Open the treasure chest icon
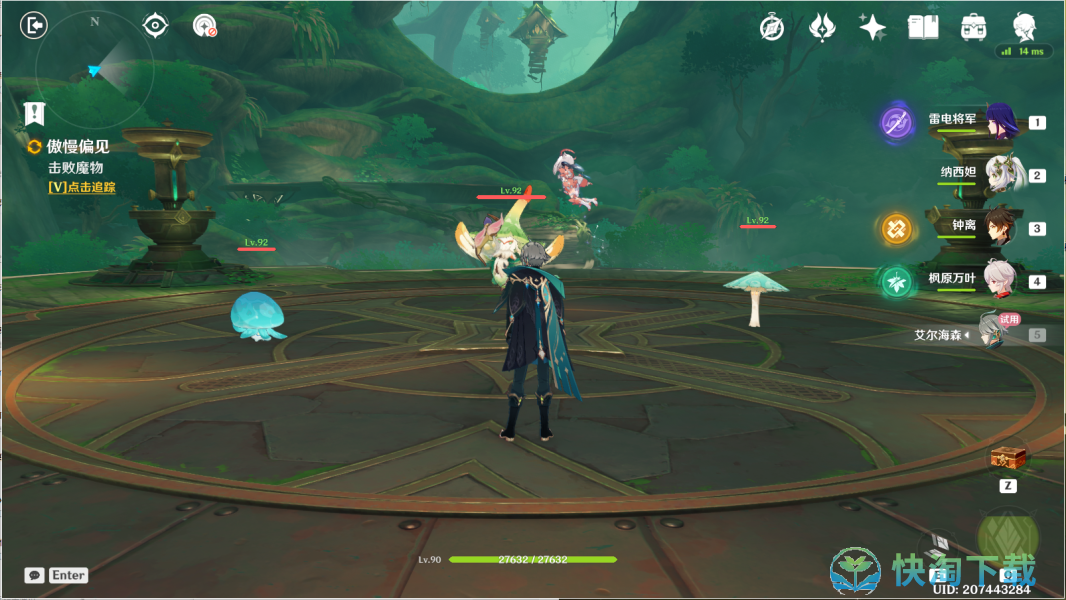This screenshot has height=600, width=1066. click(1008, 458)
